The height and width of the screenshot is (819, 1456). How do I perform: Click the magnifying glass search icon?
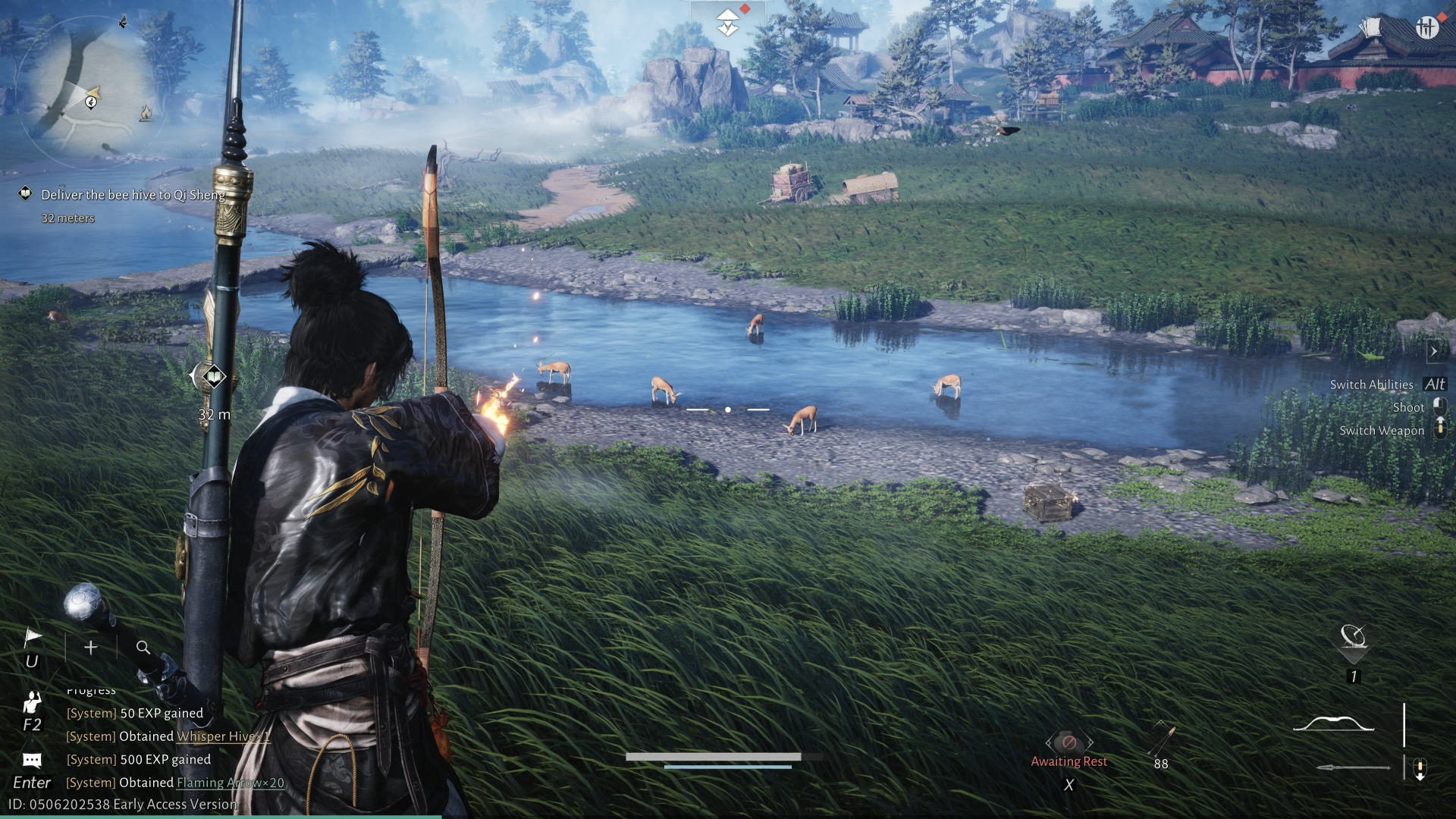[143, 648]
